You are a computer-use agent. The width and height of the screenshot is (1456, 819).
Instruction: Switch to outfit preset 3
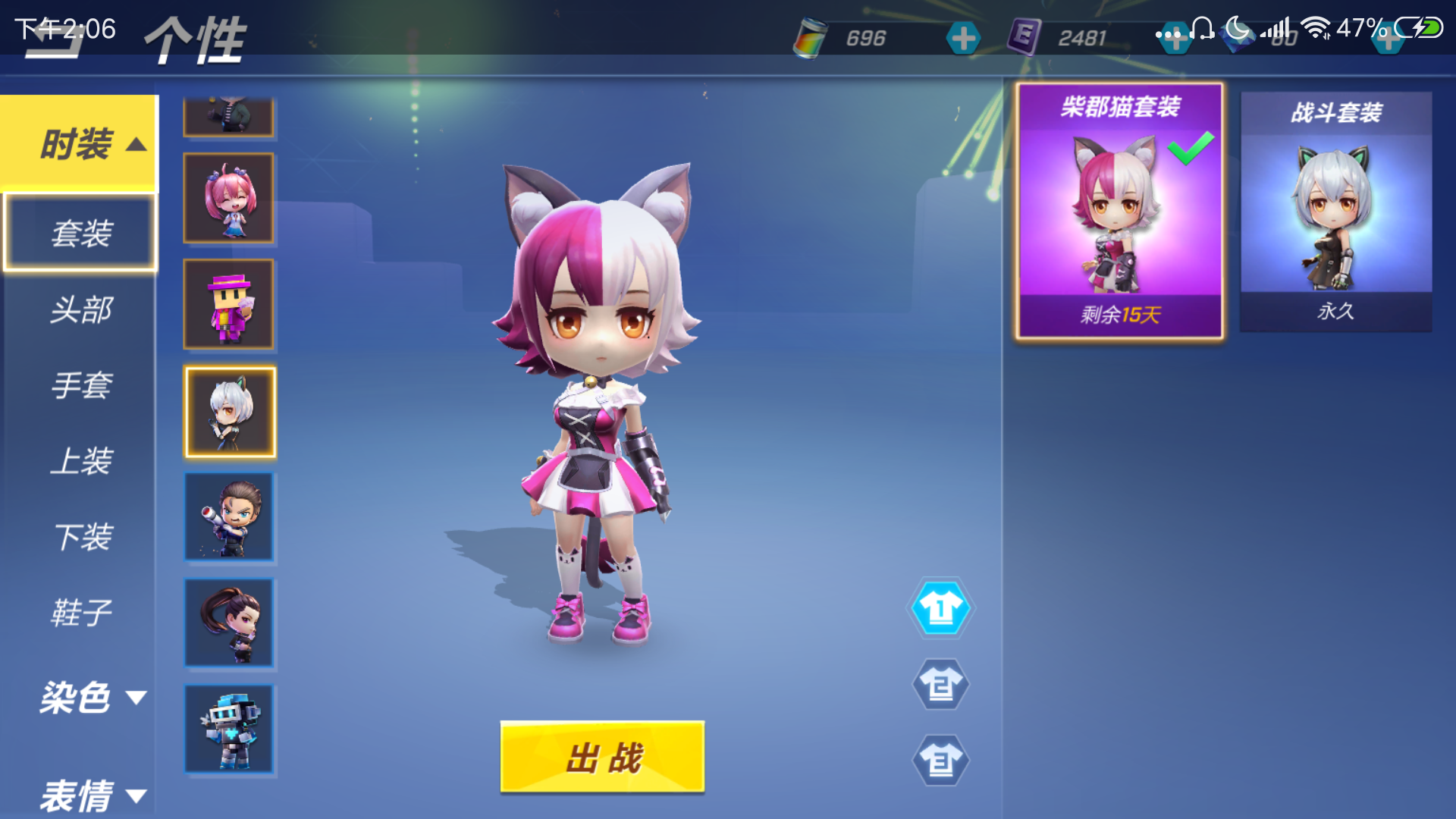[940, 761]
